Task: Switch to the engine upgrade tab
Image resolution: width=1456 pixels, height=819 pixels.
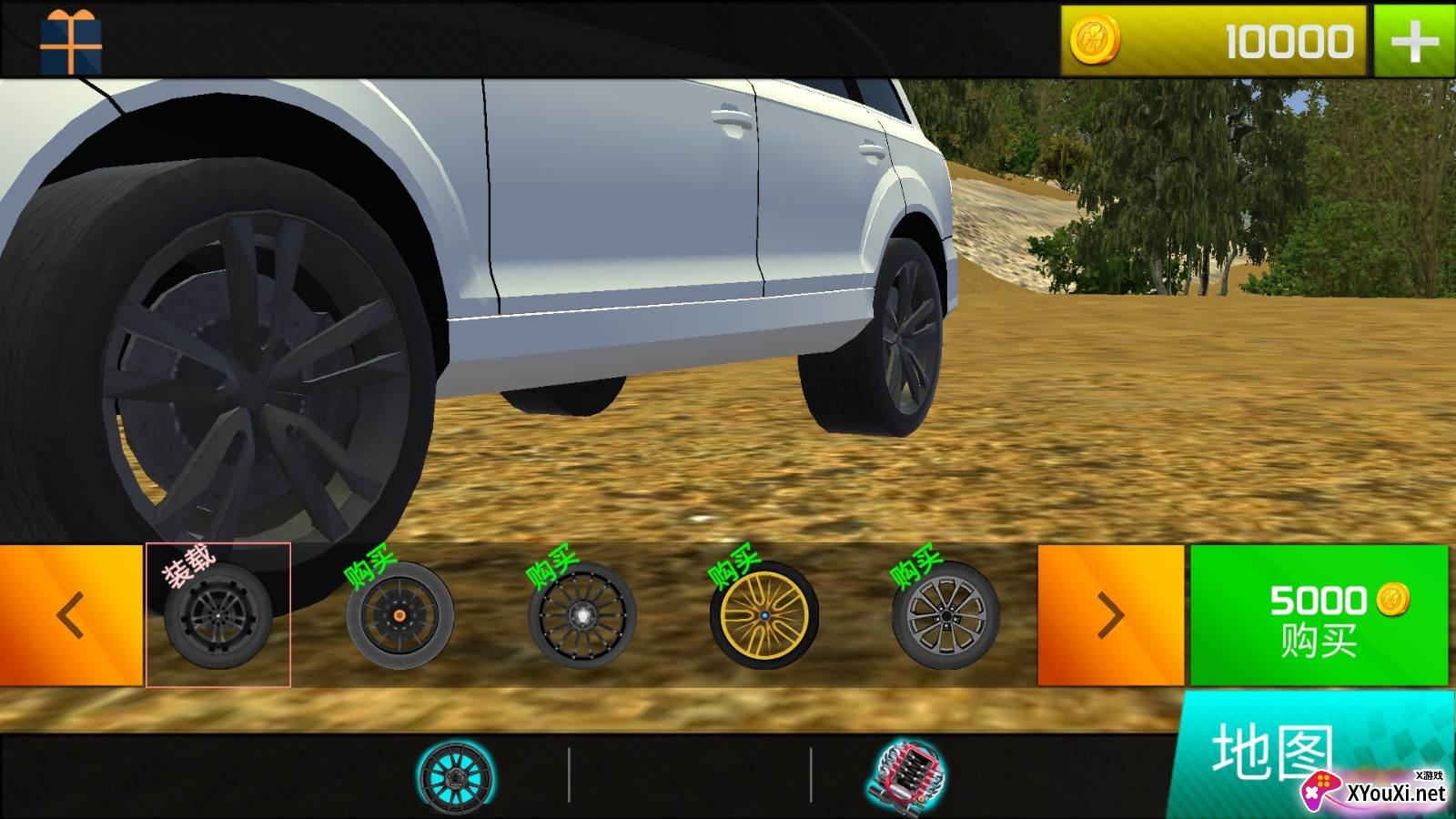Action: [x=906, y=776]
